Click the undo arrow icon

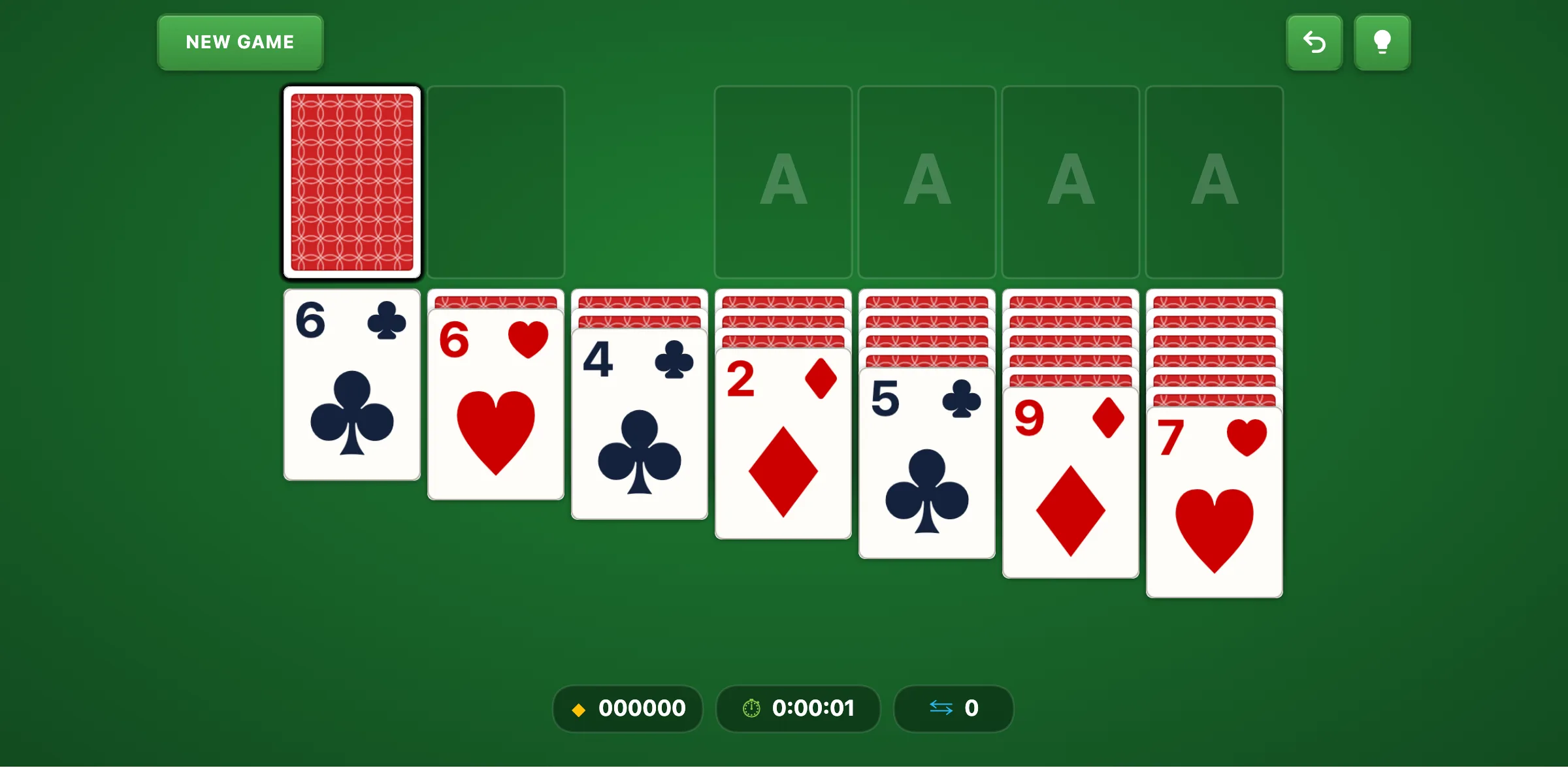[x=1315, y=42]
